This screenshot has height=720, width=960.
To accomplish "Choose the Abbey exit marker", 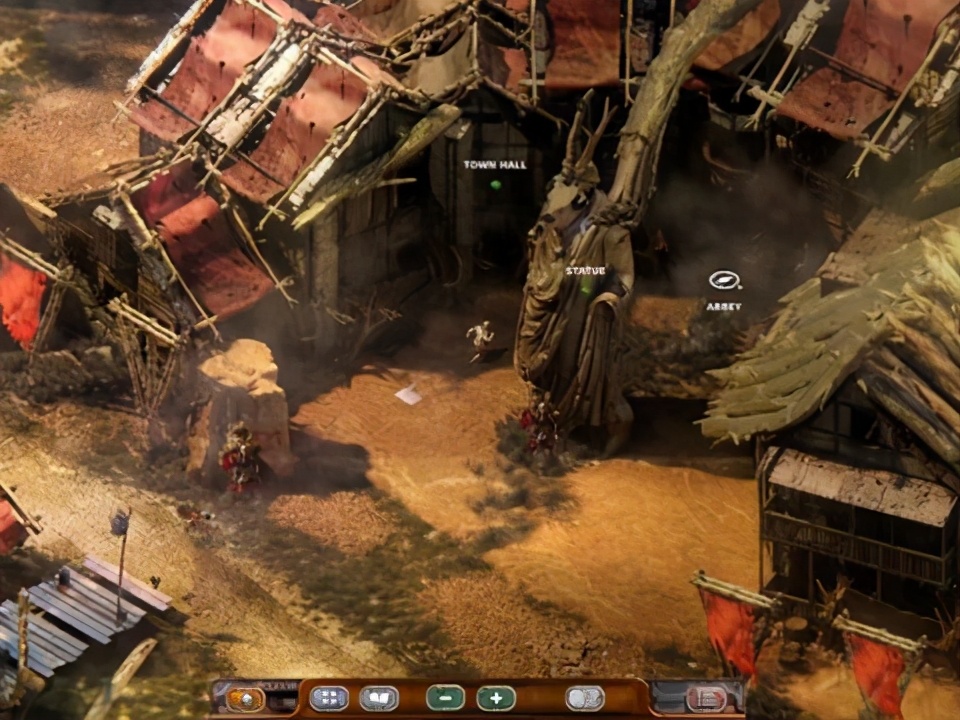I will [x=724, y=281].
